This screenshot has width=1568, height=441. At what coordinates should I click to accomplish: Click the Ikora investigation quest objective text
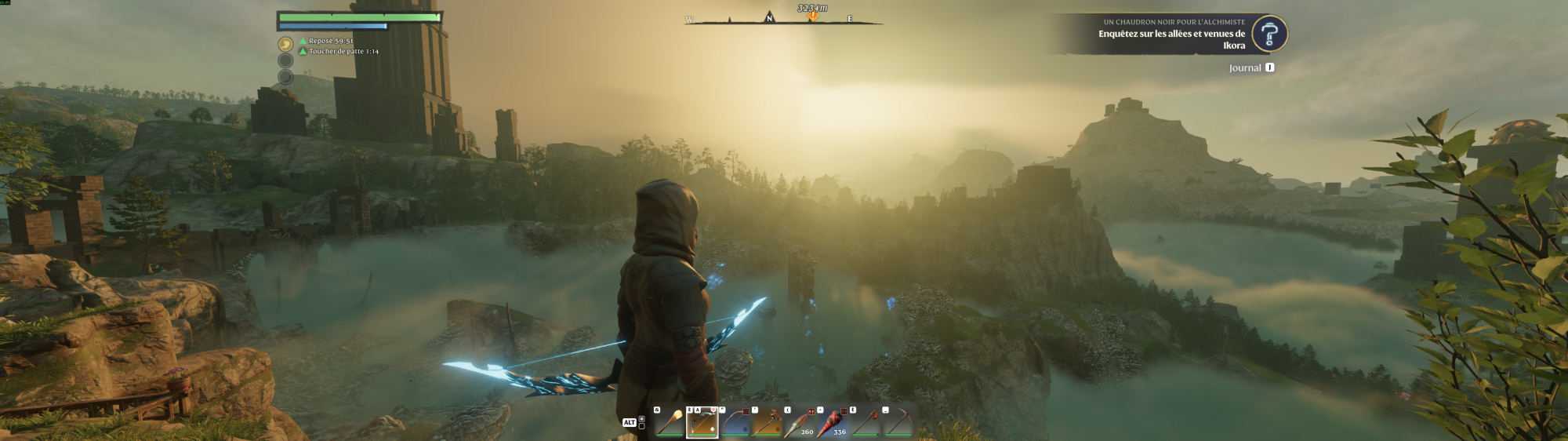point(1171,39)
